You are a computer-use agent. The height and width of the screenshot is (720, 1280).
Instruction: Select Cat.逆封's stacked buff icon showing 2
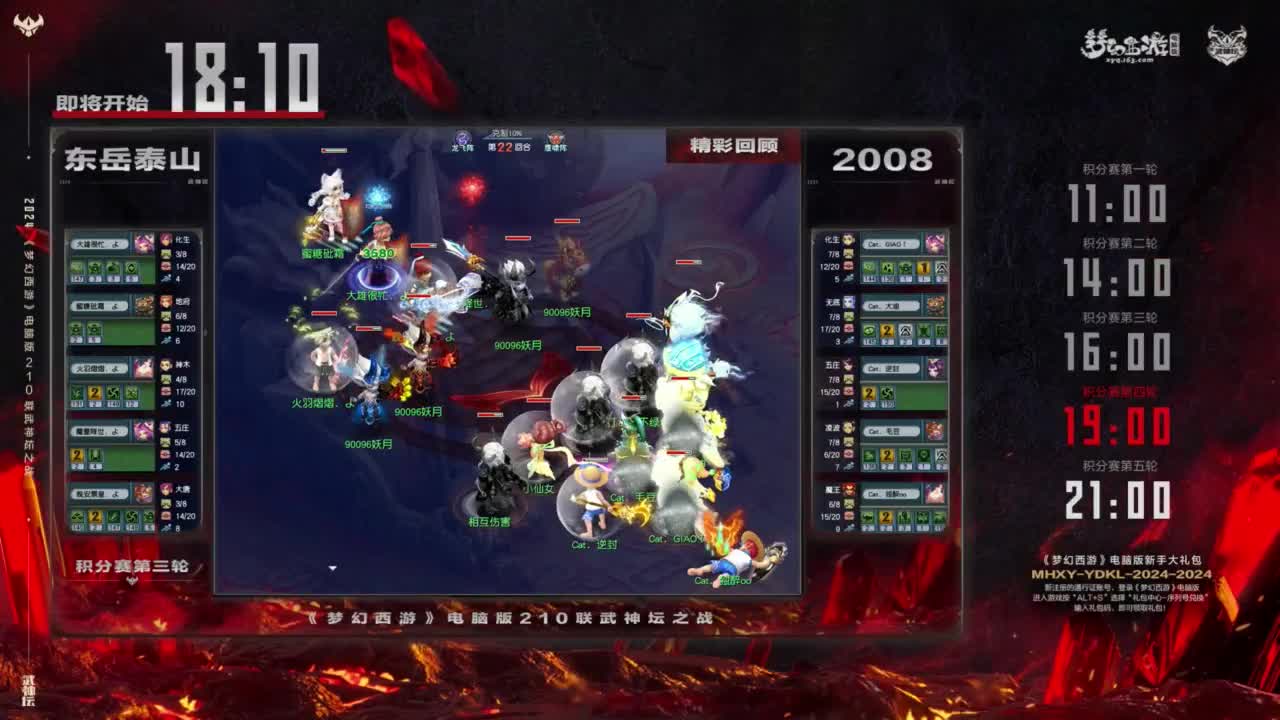click(869, 392)
